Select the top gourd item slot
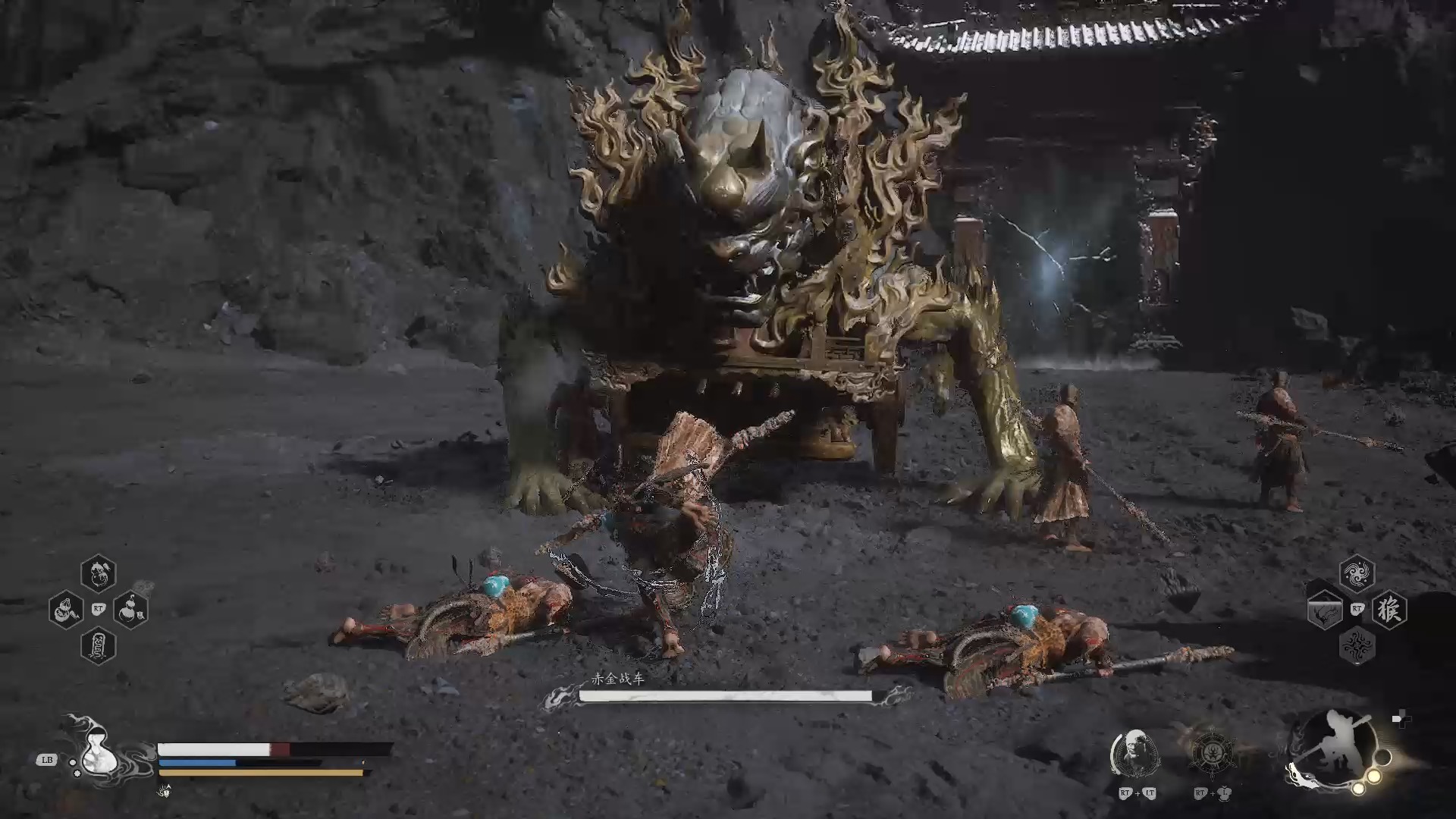Viewport: 1456px width, 819px height. (99, 573)
